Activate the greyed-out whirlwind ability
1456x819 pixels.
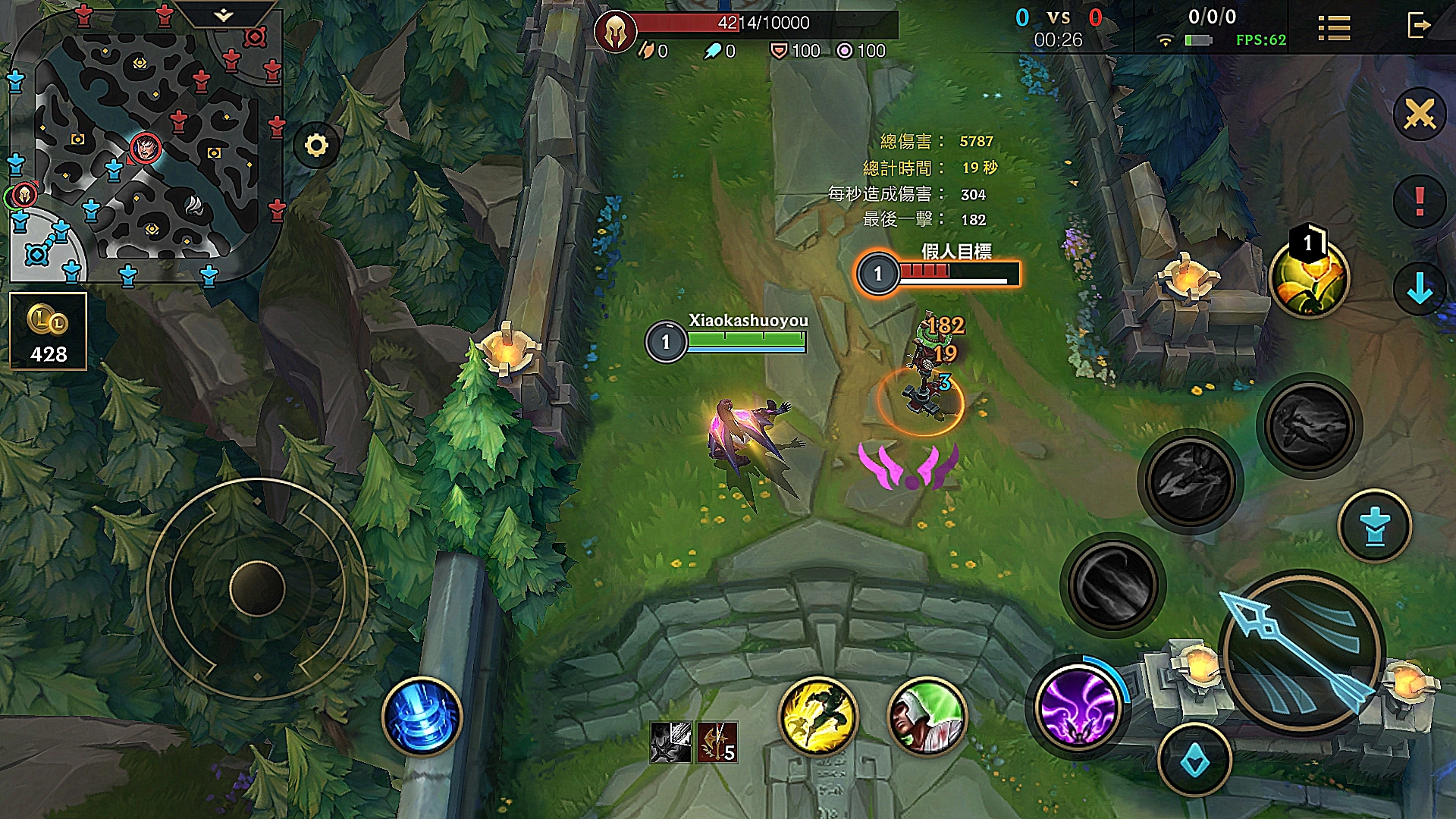tap(1112, 584)
